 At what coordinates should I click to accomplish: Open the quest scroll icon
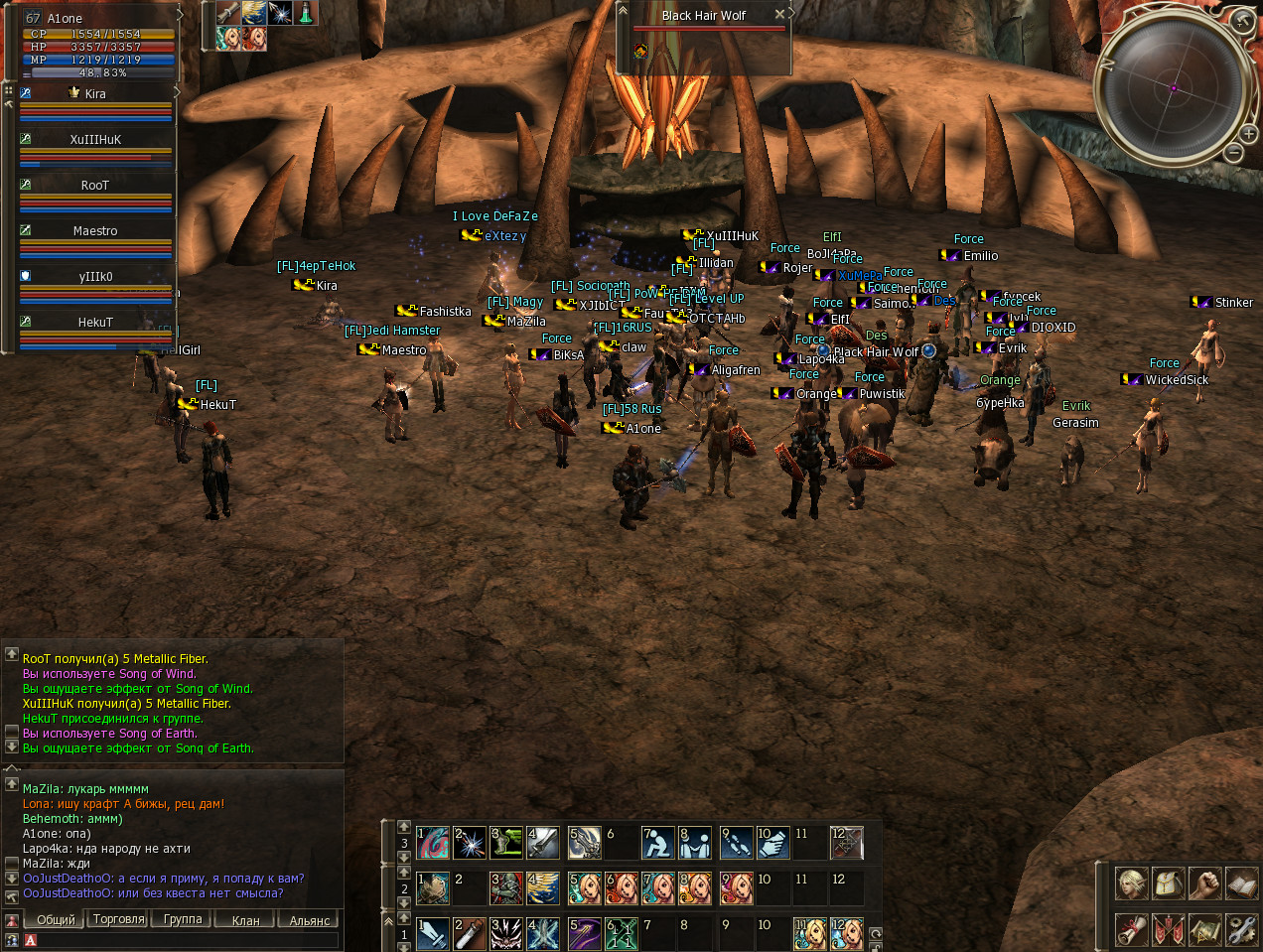(x=1132, y=929)
